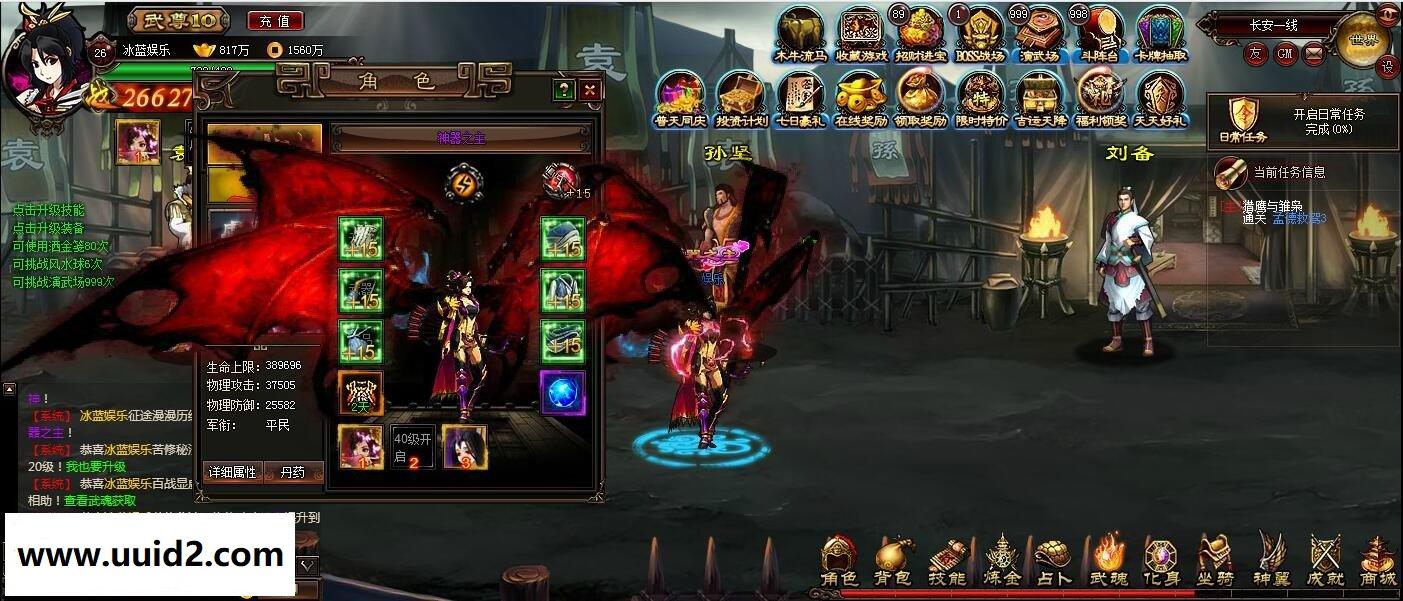This screenshot has height=601, width=1403.
Task: Open the 七日豪礼 seven-day gift
Action: [x=800, y=98]
